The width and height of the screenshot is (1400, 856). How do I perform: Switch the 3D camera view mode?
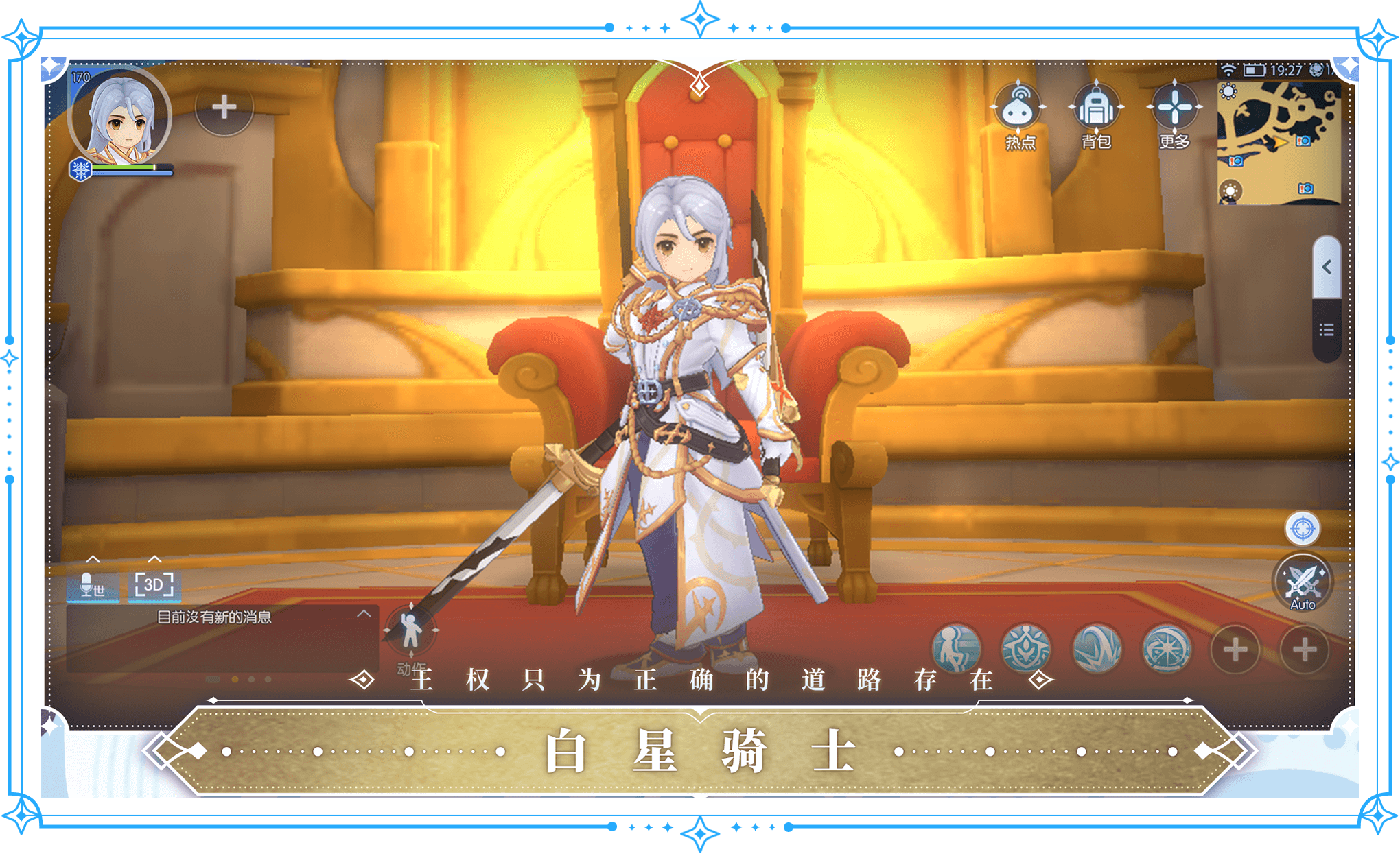coord(154,585)
